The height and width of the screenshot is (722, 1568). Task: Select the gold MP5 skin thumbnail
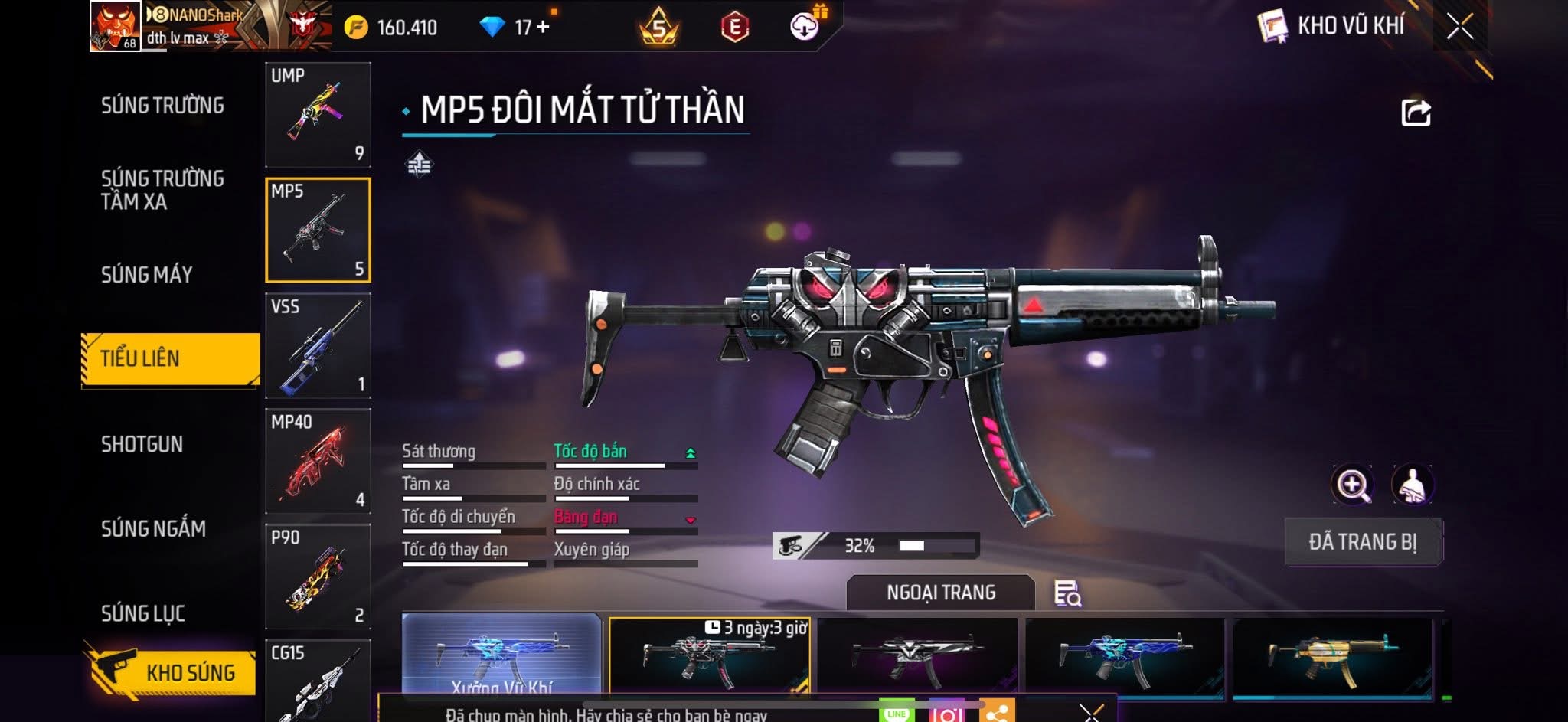(x=1332, y=657)
